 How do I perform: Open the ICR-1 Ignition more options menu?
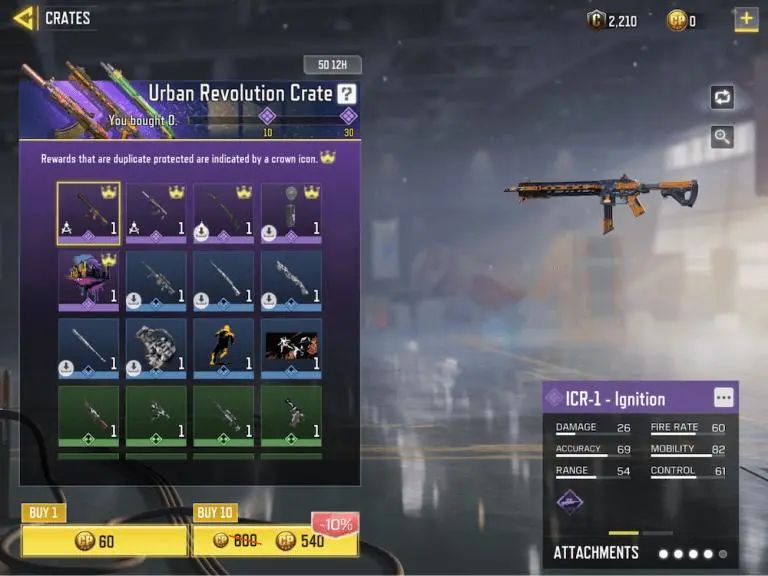(x=723, y=397)
